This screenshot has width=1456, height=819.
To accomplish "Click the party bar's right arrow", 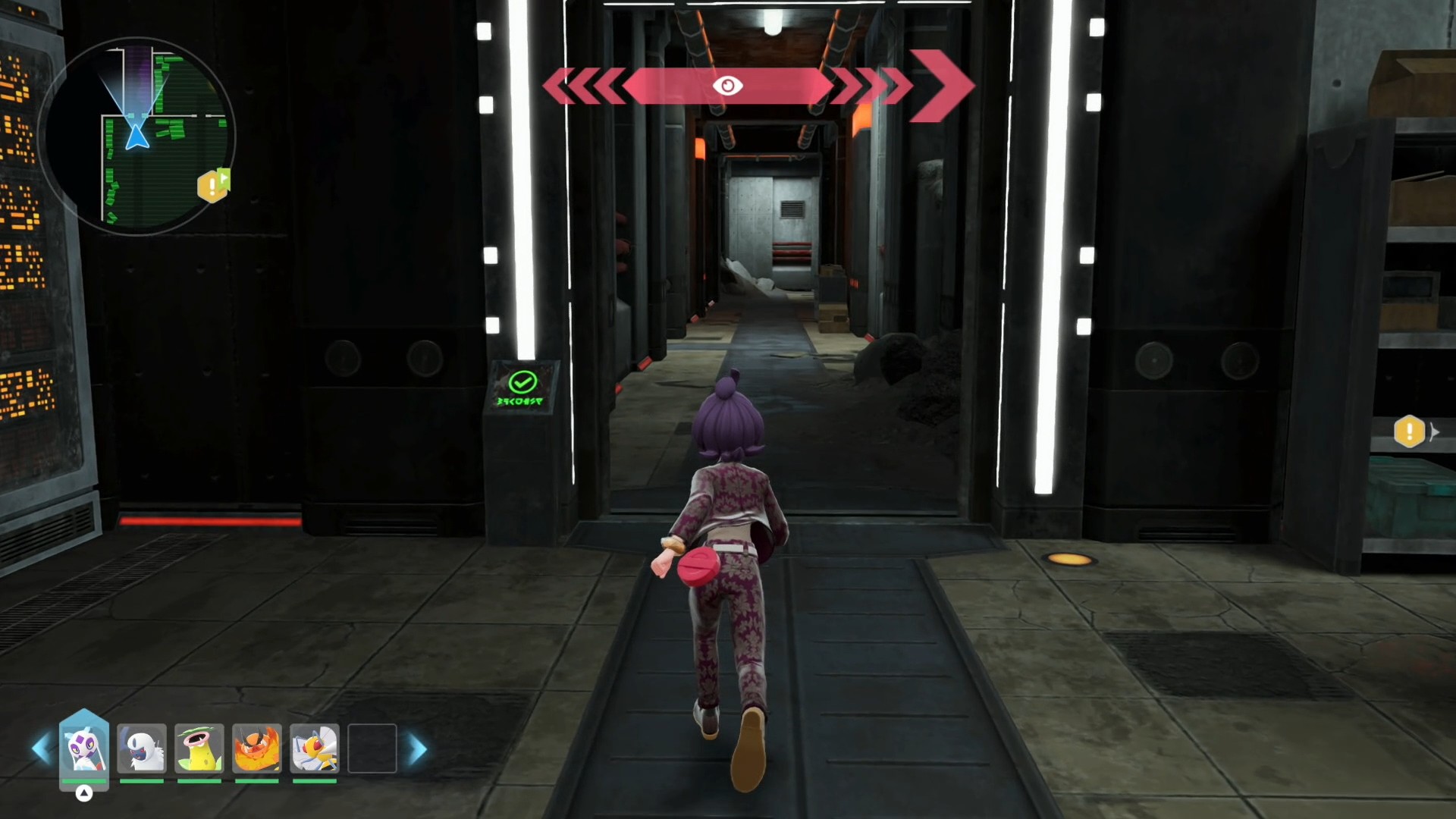I will tap(418, 749).
